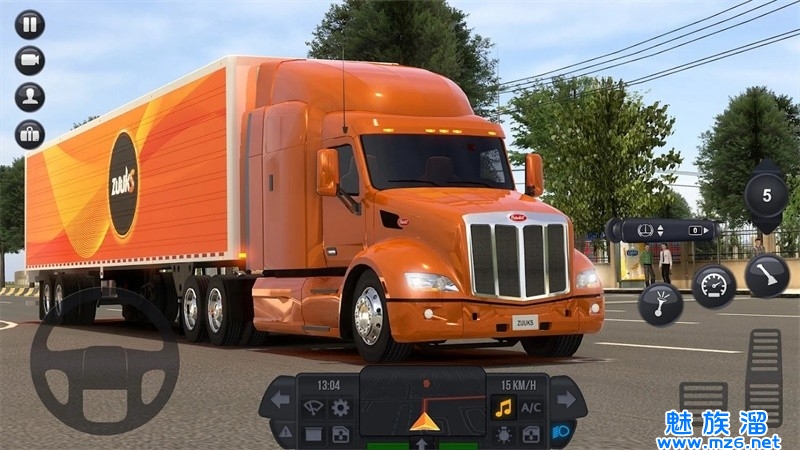Open the driver profile icon
Image resolution: width=800 pixels, height=450 pixels.
pos(29,97)
